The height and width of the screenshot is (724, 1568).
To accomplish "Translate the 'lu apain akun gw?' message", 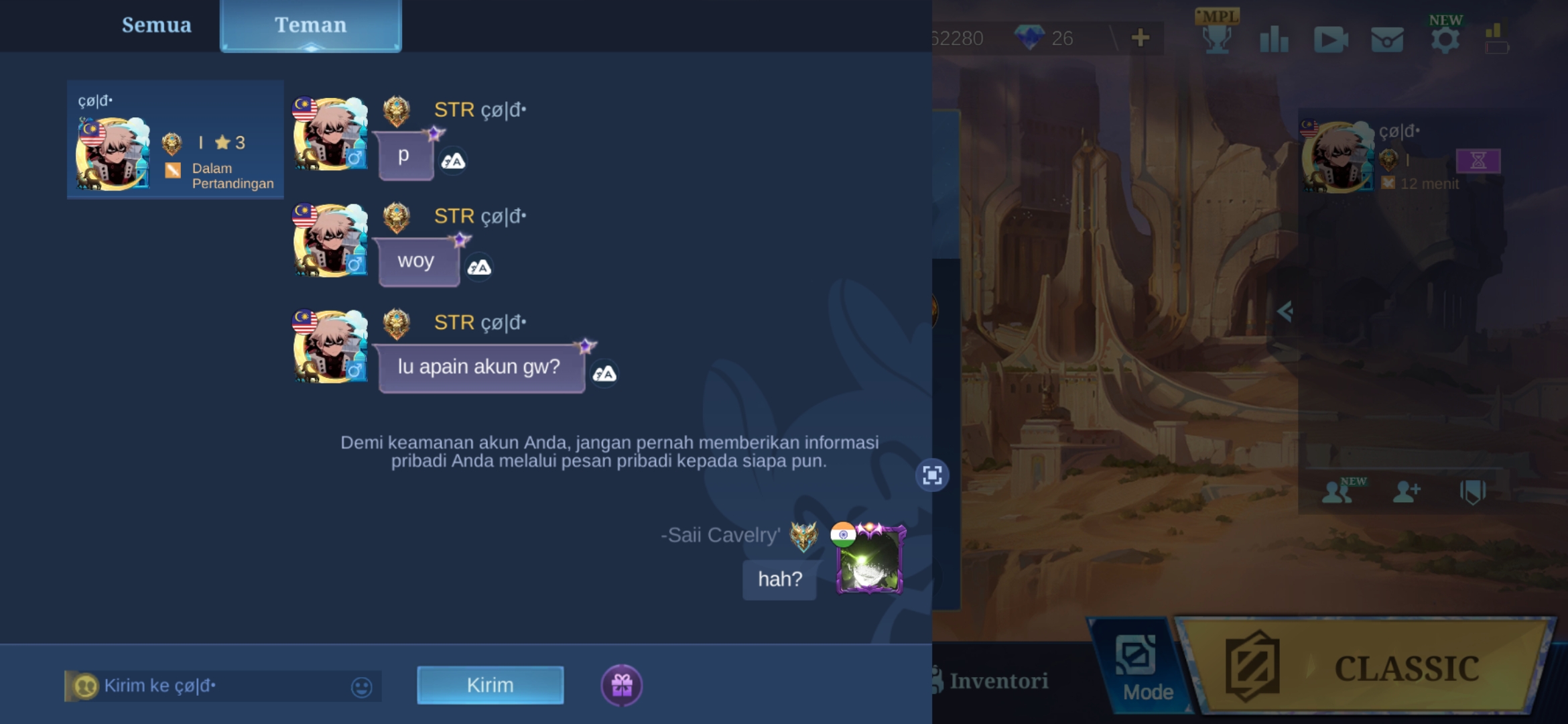I will click(x=604, y=373).
